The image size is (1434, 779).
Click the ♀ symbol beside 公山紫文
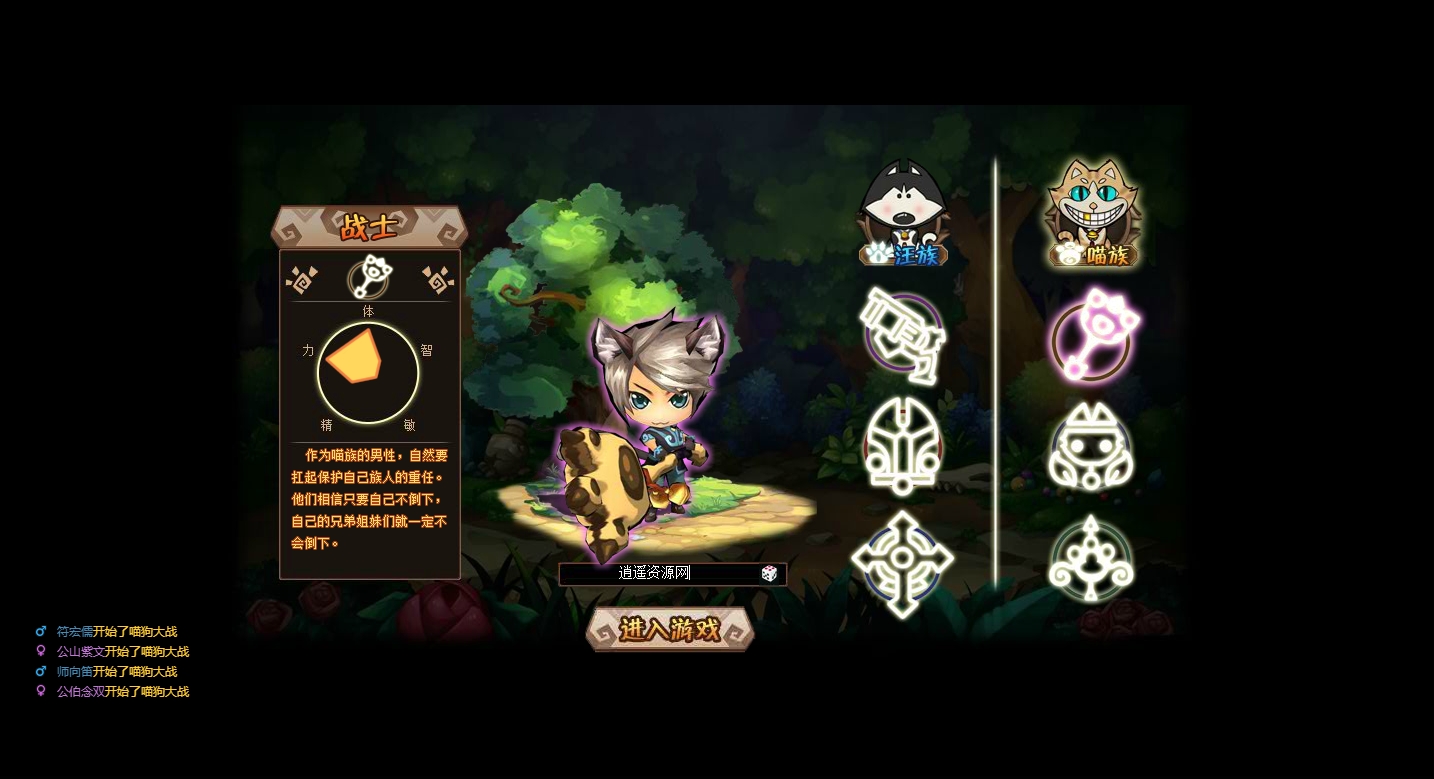(41, 651)
